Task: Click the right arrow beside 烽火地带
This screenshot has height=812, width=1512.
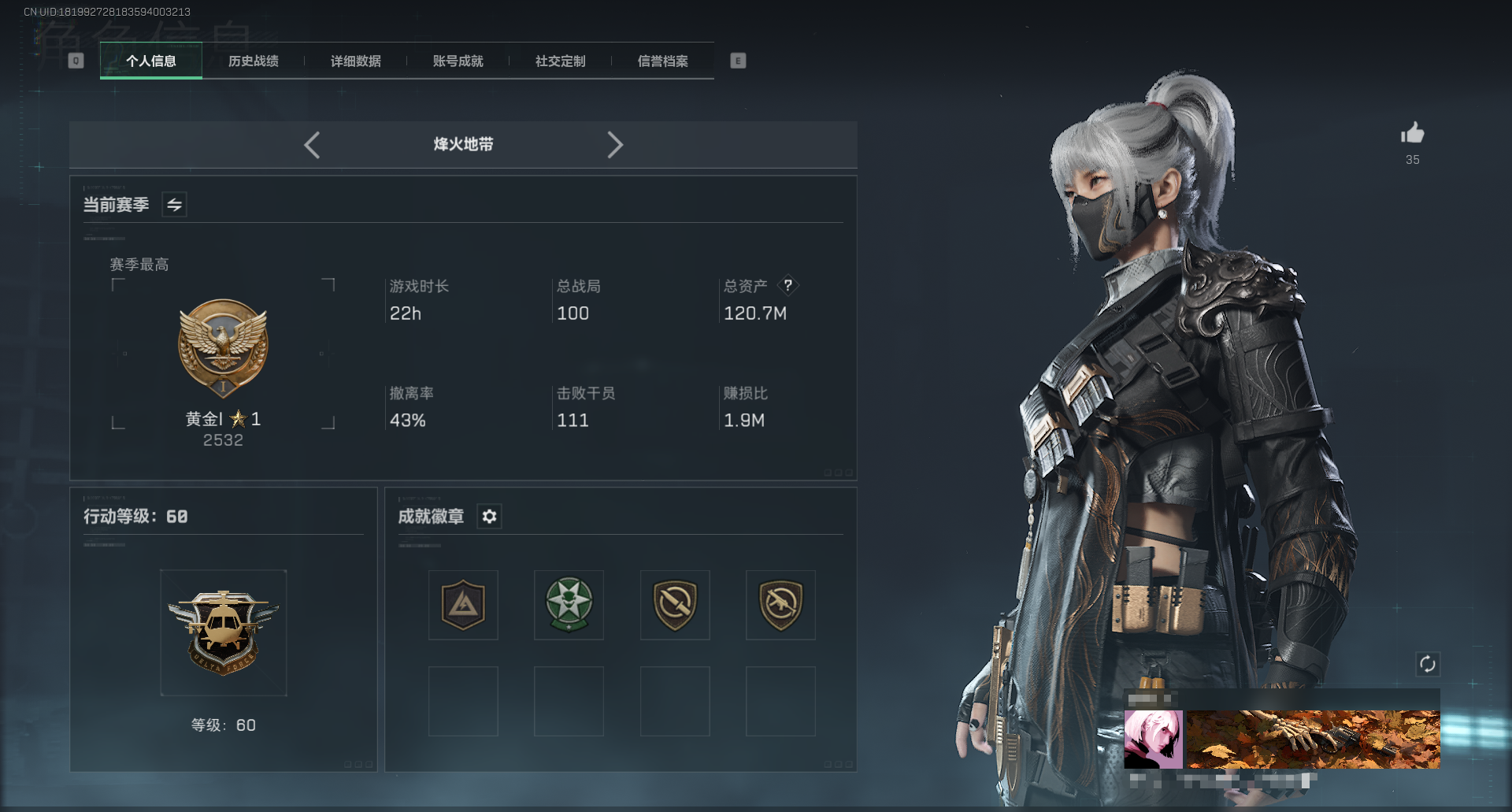Action: [615, 145]
